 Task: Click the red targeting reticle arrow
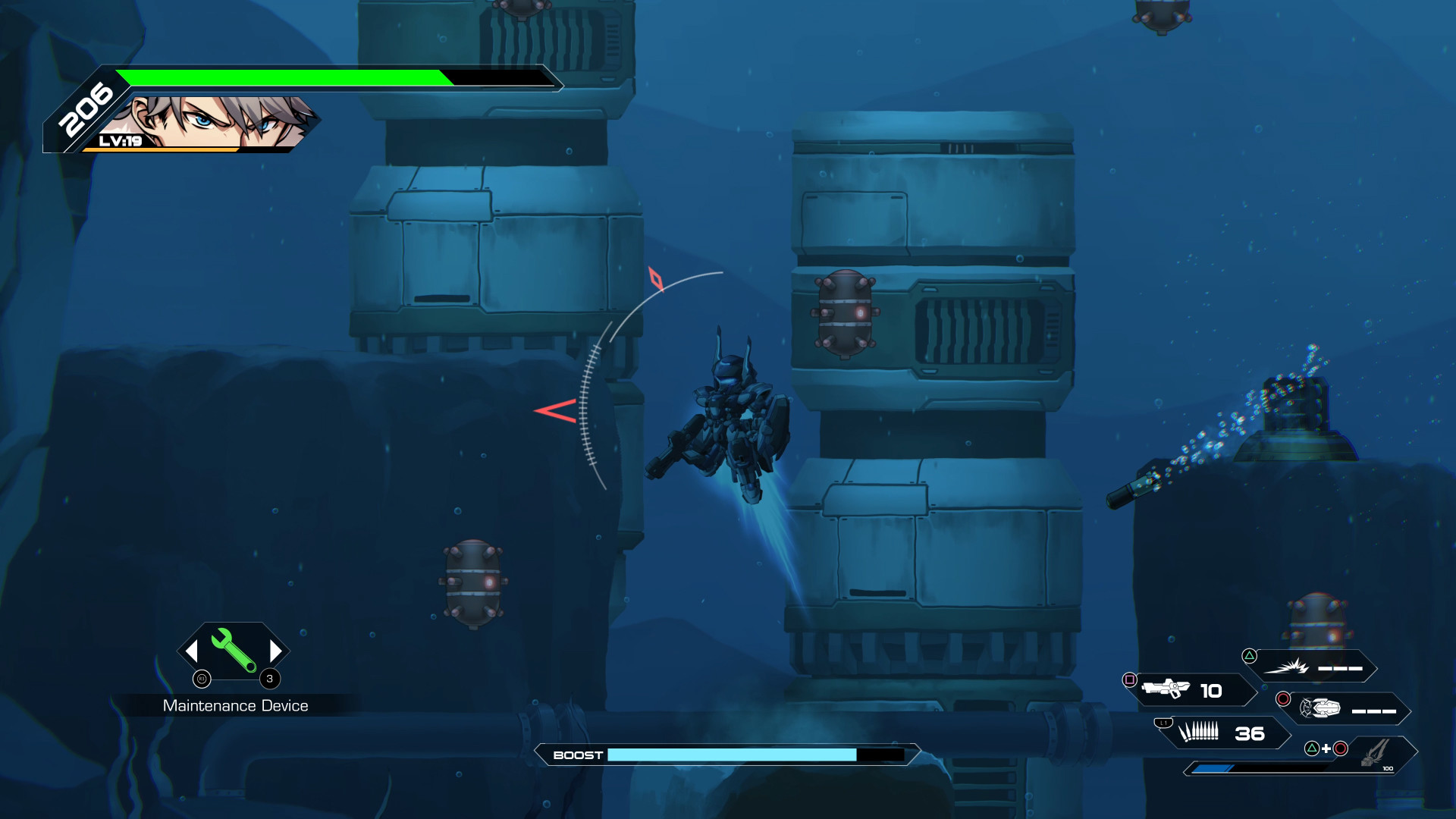pyautogui.click(x=556, y=413)
